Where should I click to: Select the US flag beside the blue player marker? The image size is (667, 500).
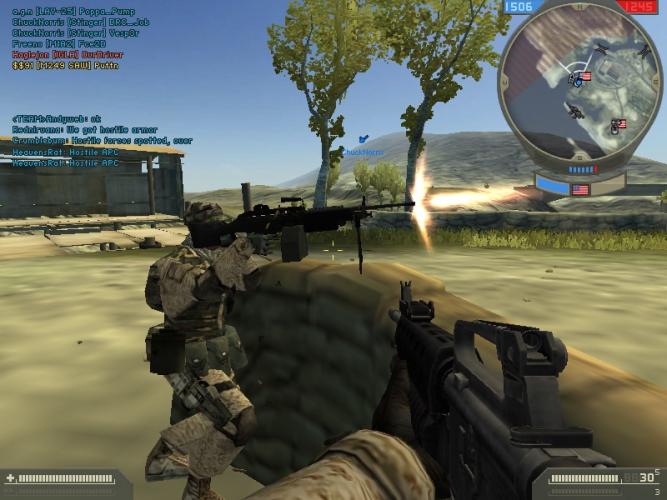pos(585,76)
